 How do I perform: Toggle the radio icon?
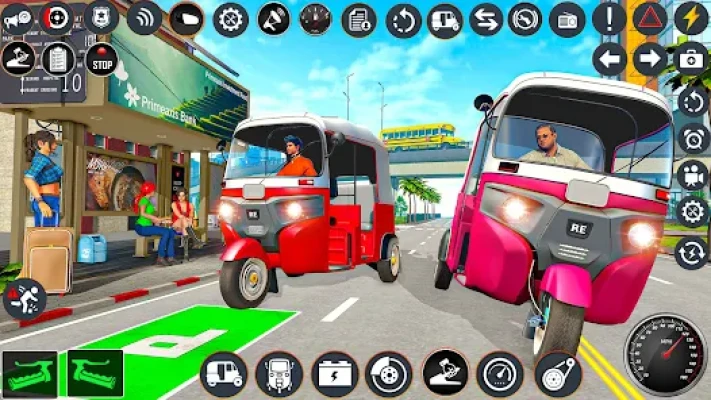point(567,19)
